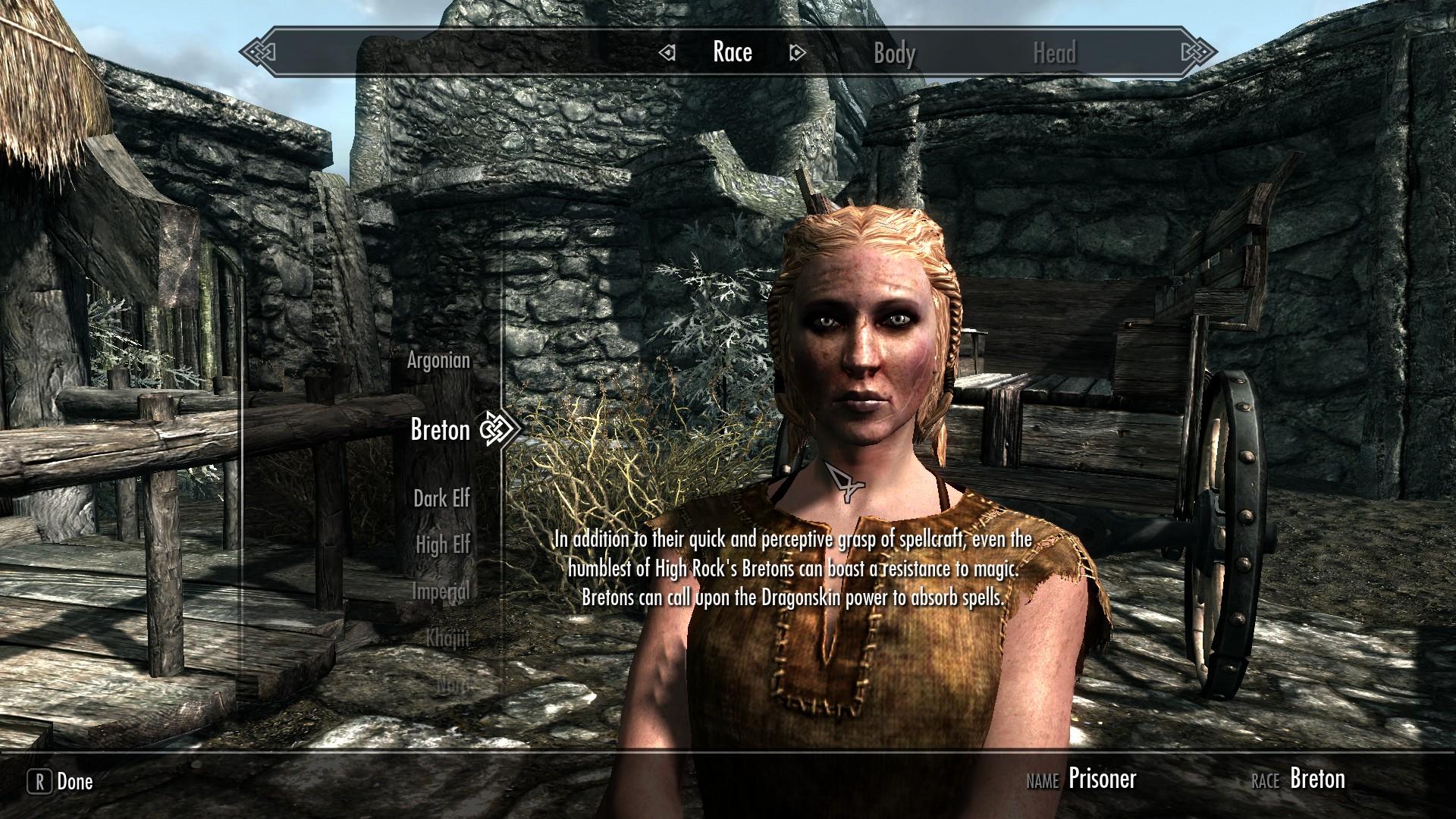Choose High Elf from the list

point(443,544)
